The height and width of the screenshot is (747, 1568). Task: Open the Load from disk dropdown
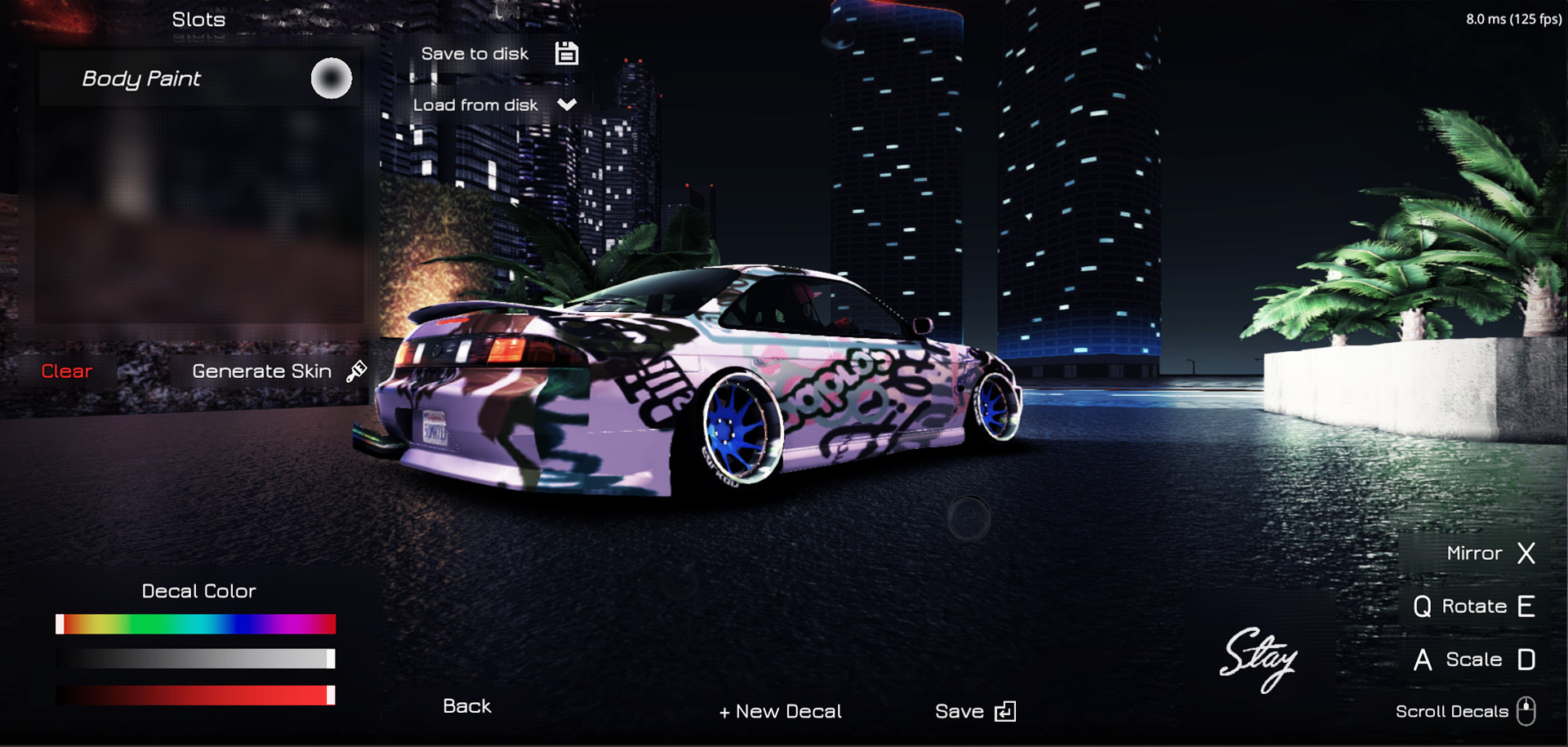(494, 105)
